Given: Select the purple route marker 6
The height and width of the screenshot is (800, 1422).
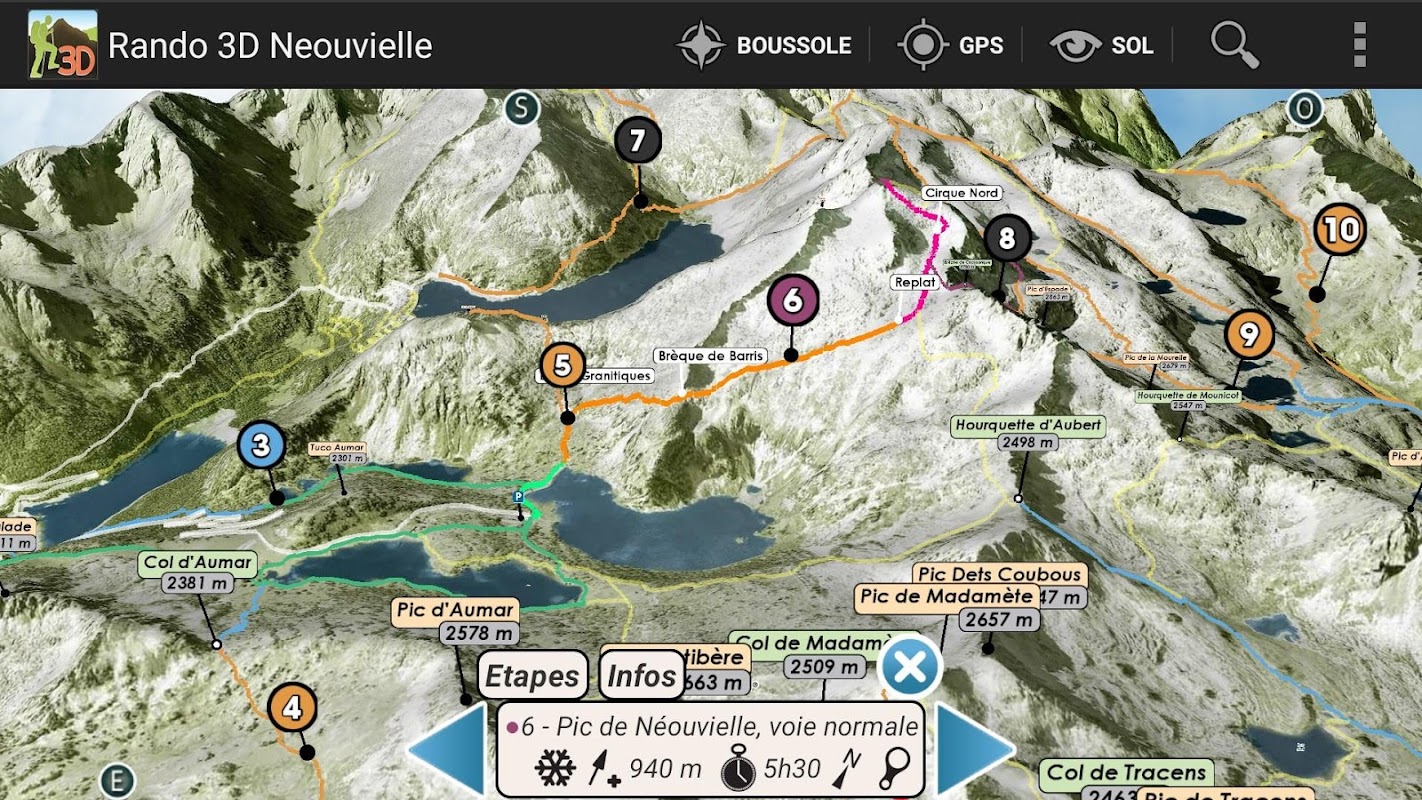Looking at the screenshot, I should click(793, 300).
